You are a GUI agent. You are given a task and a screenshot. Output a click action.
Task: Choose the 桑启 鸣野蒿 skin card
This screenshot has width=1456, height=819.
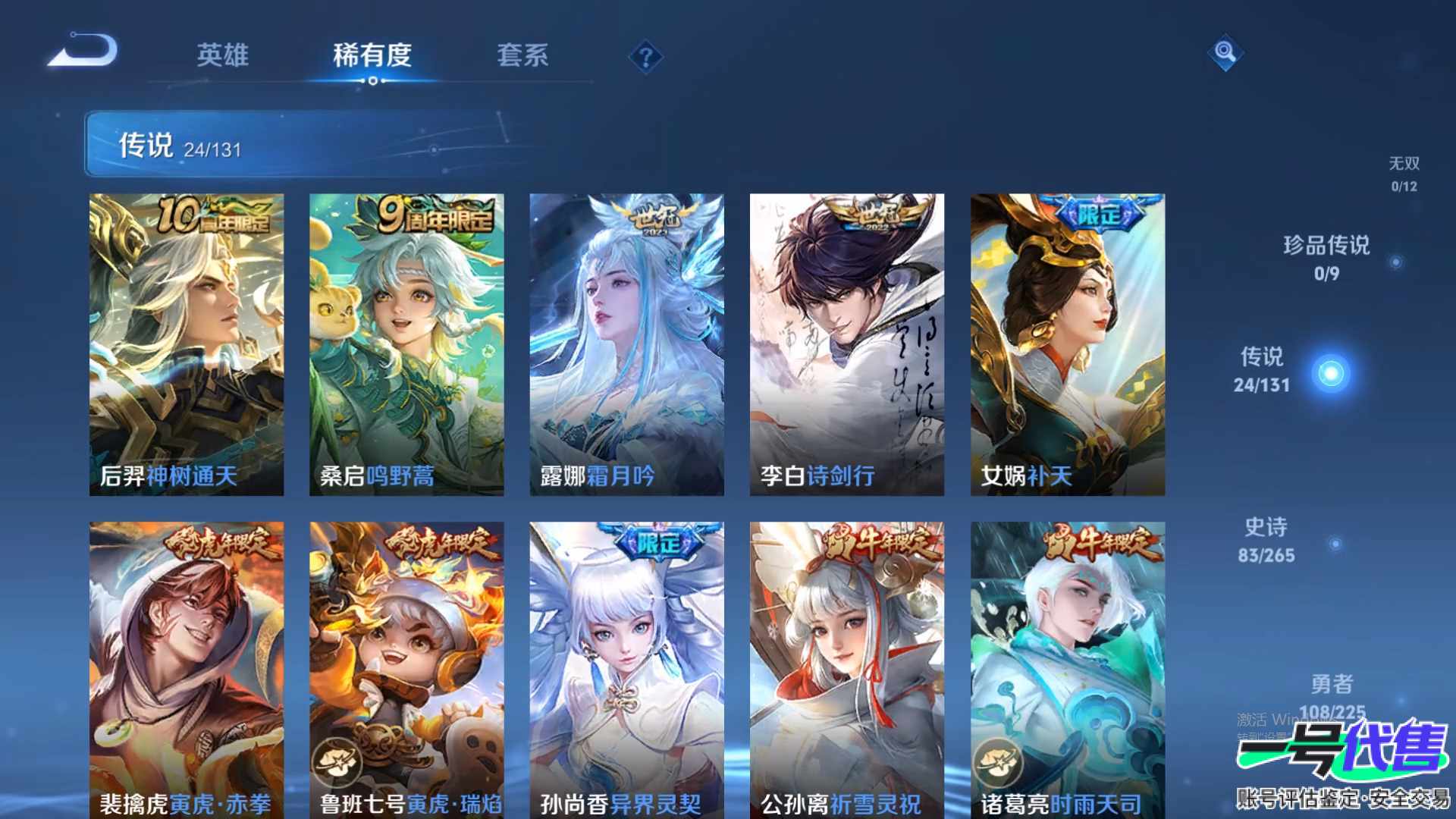(x=406, y=344)
